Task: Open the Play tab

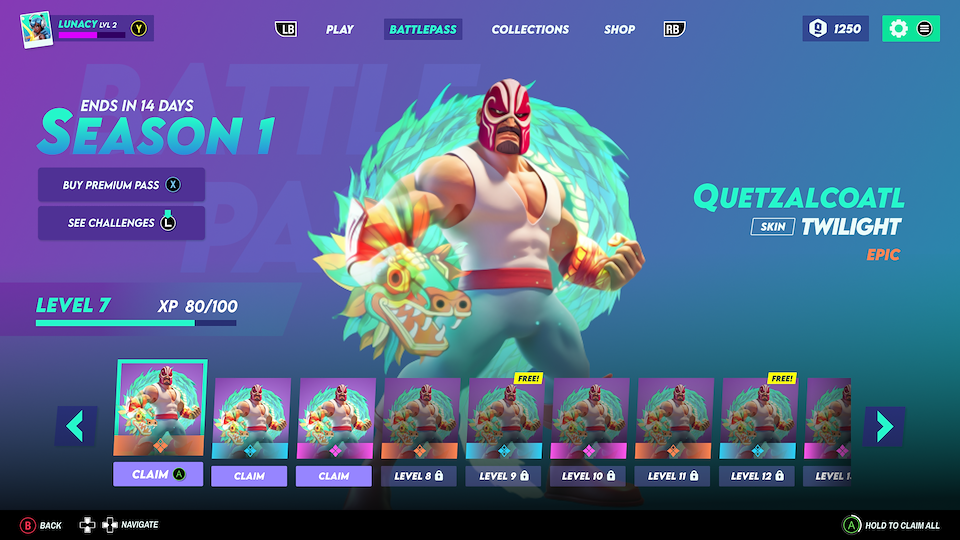Action: point(340,29)
